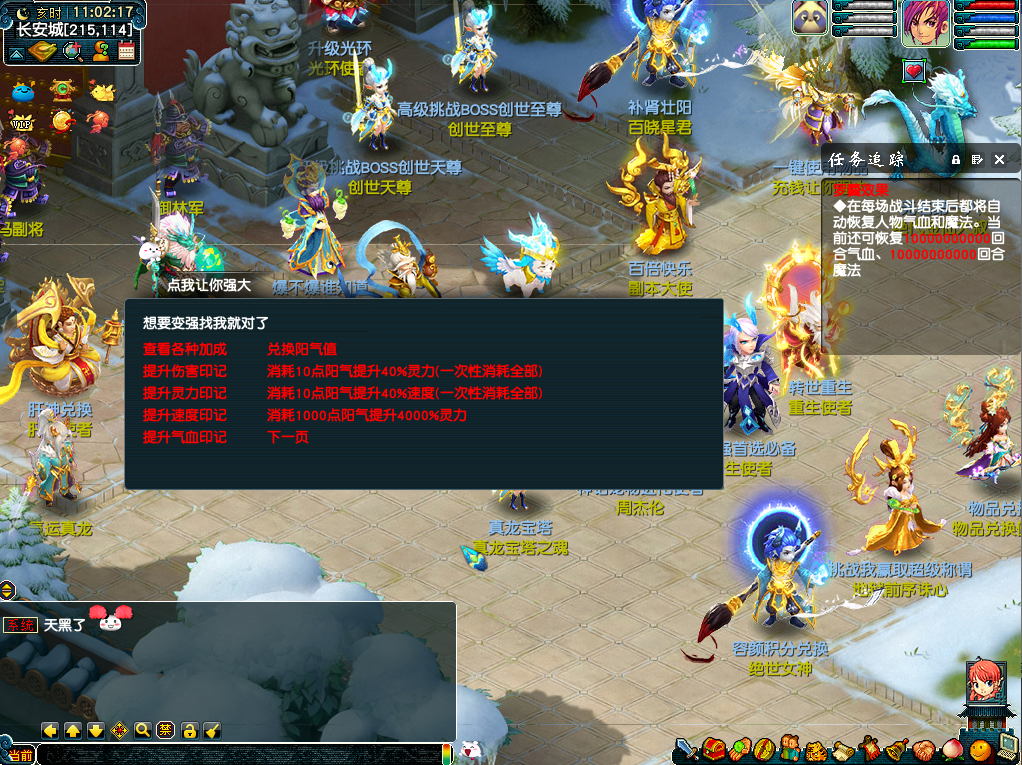Open the world map magnifier icon
The image size is (1022, 765).
click(x=72, y=51)
